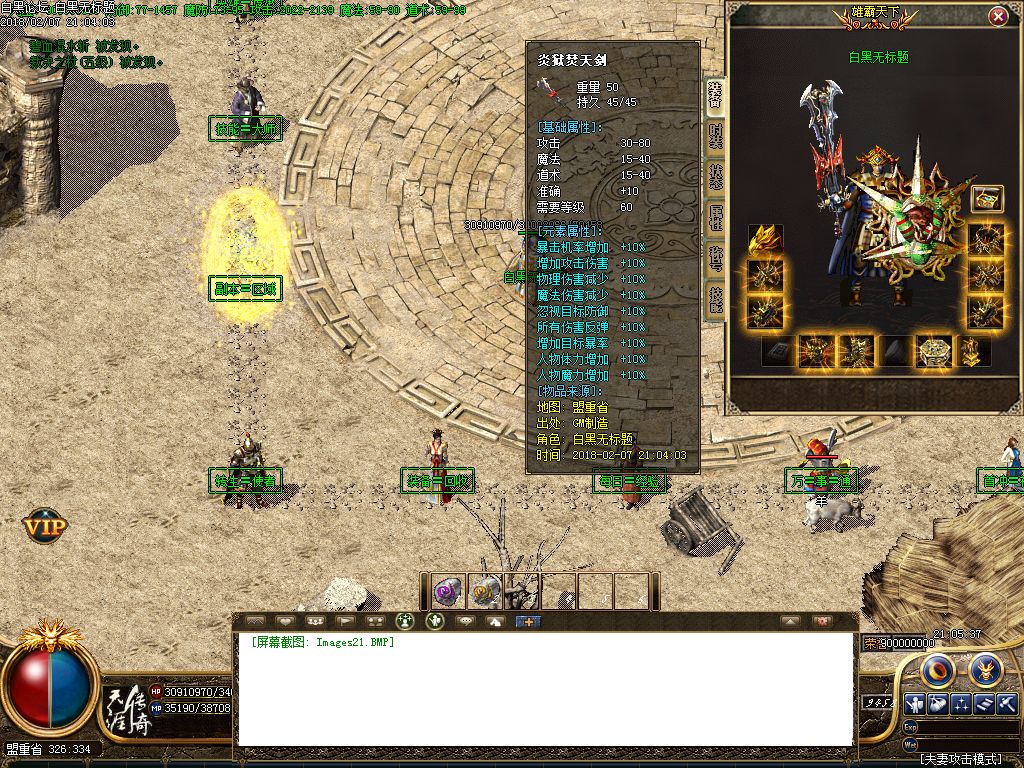Open the 状态 (status) tab
The height and width of the screenshot is (768, 1024).
[716, 176]
